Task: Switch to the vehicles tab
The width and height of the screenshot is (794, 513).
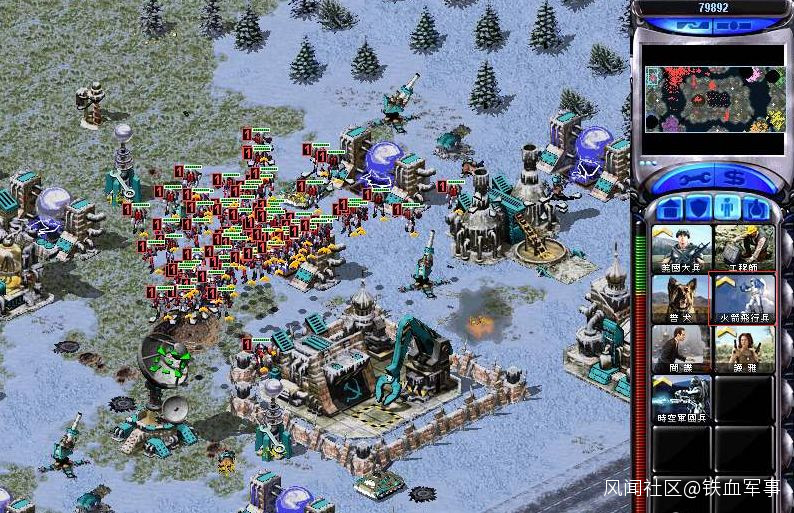Action: click(756, 208)
